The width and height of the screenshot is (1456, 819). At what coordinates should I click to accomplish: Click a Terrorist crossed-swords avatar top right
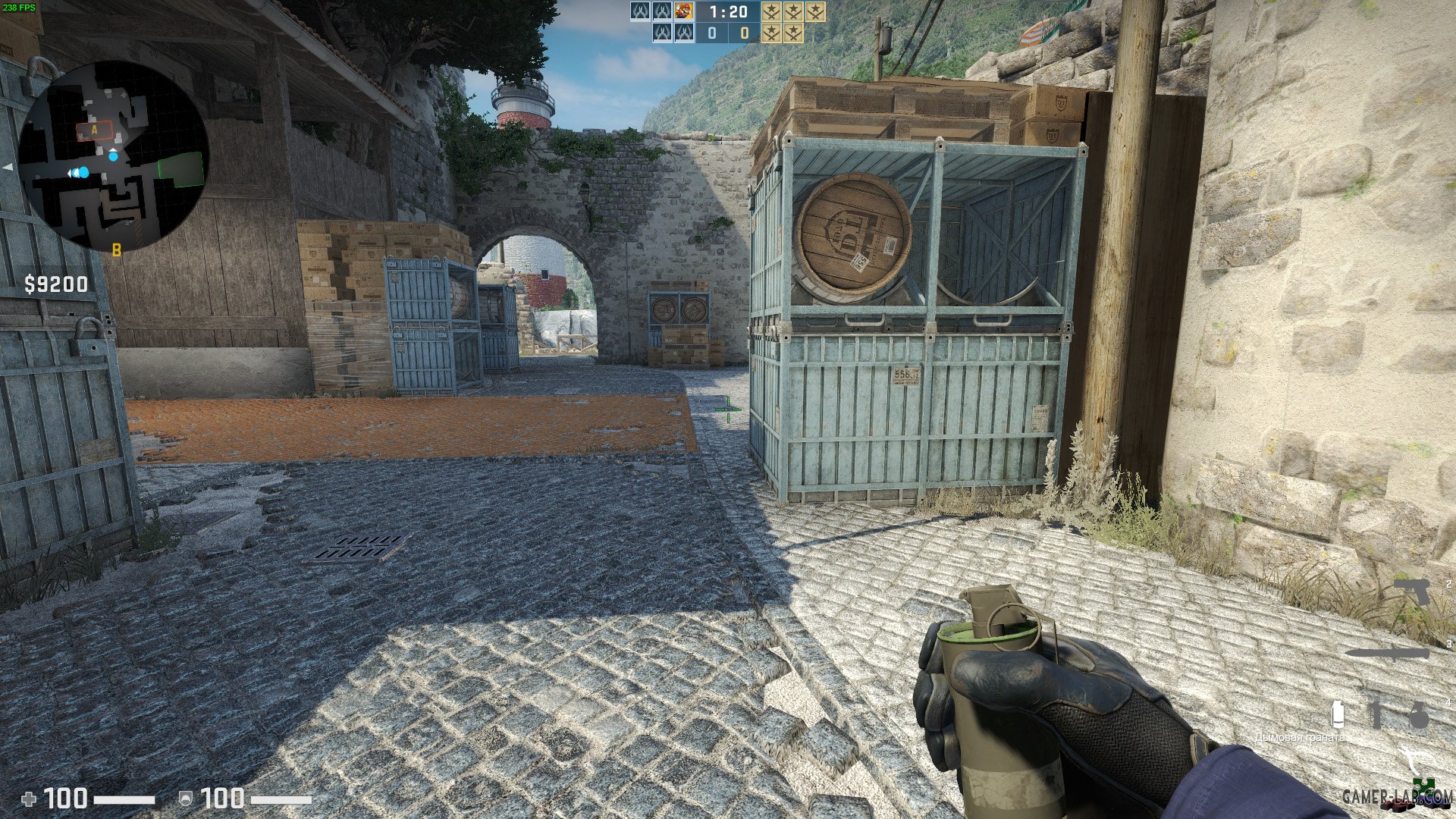click(771, 11)
